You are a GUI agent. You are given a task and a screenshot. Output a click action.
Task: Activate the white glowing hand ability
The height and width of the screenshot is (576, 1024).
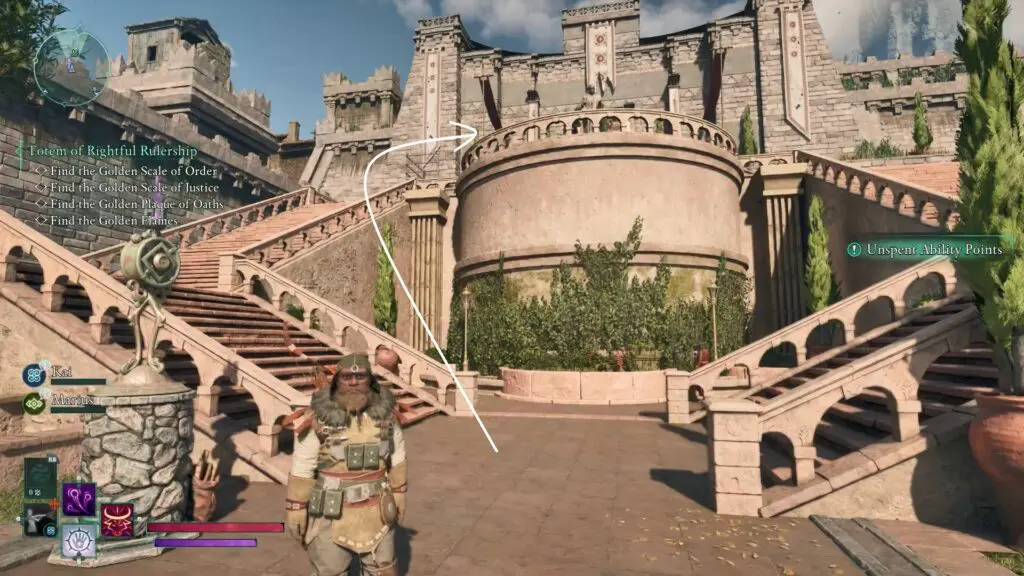tap(79, 540)
